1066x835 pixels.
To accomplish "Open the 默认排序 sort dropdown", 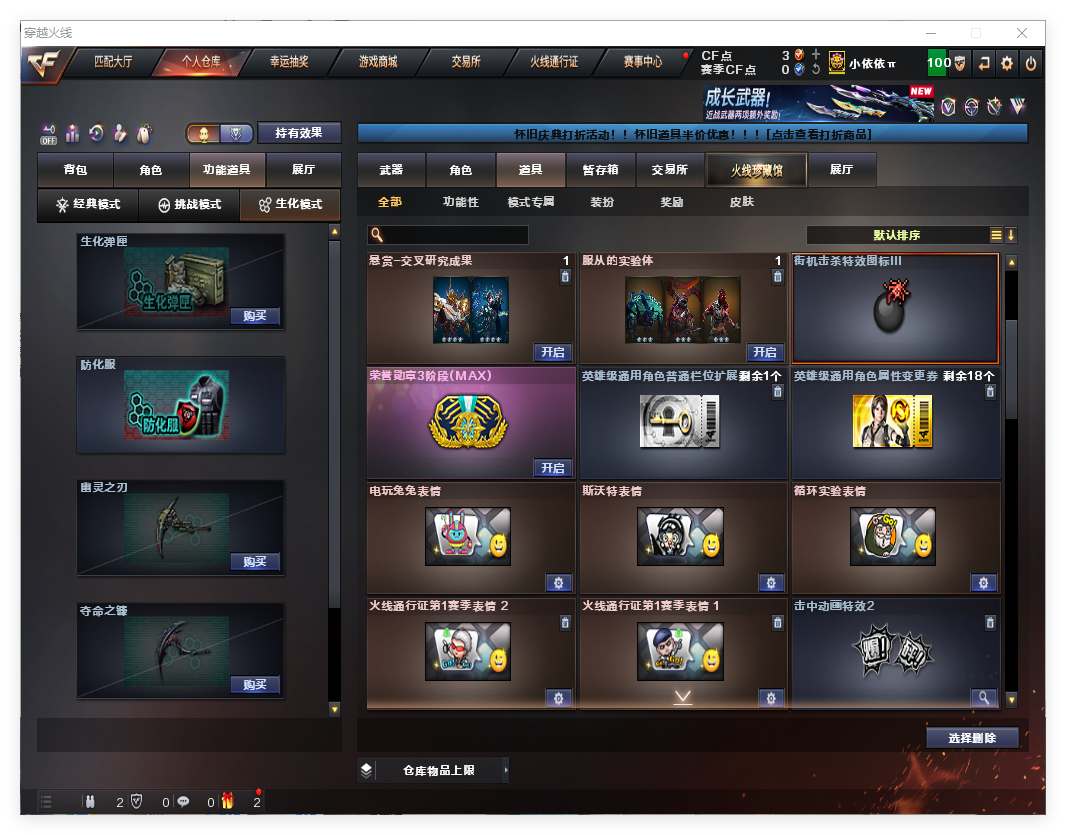I will point(897,235).
